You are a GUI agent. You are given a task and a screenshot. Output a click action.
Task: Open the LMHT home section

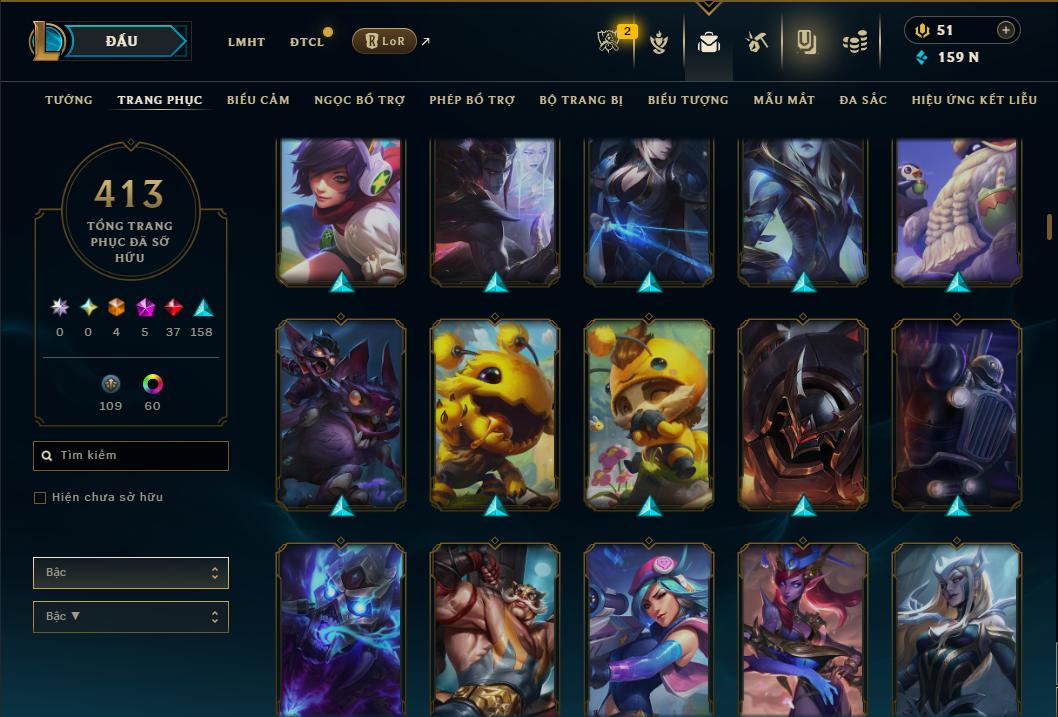click(x=246, y=42)
